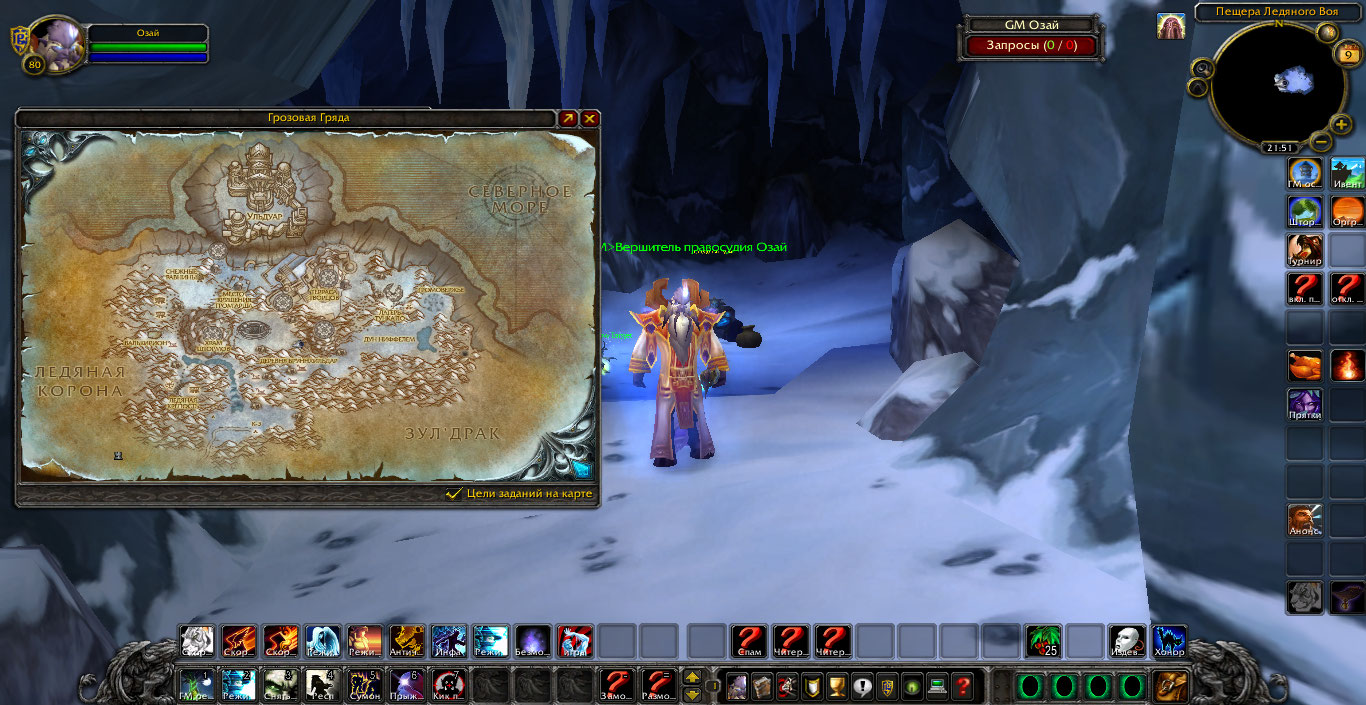Click the Озай player portrait
Screen dimensions: 1366x705
pyautogui.click(x=54, y=44)
